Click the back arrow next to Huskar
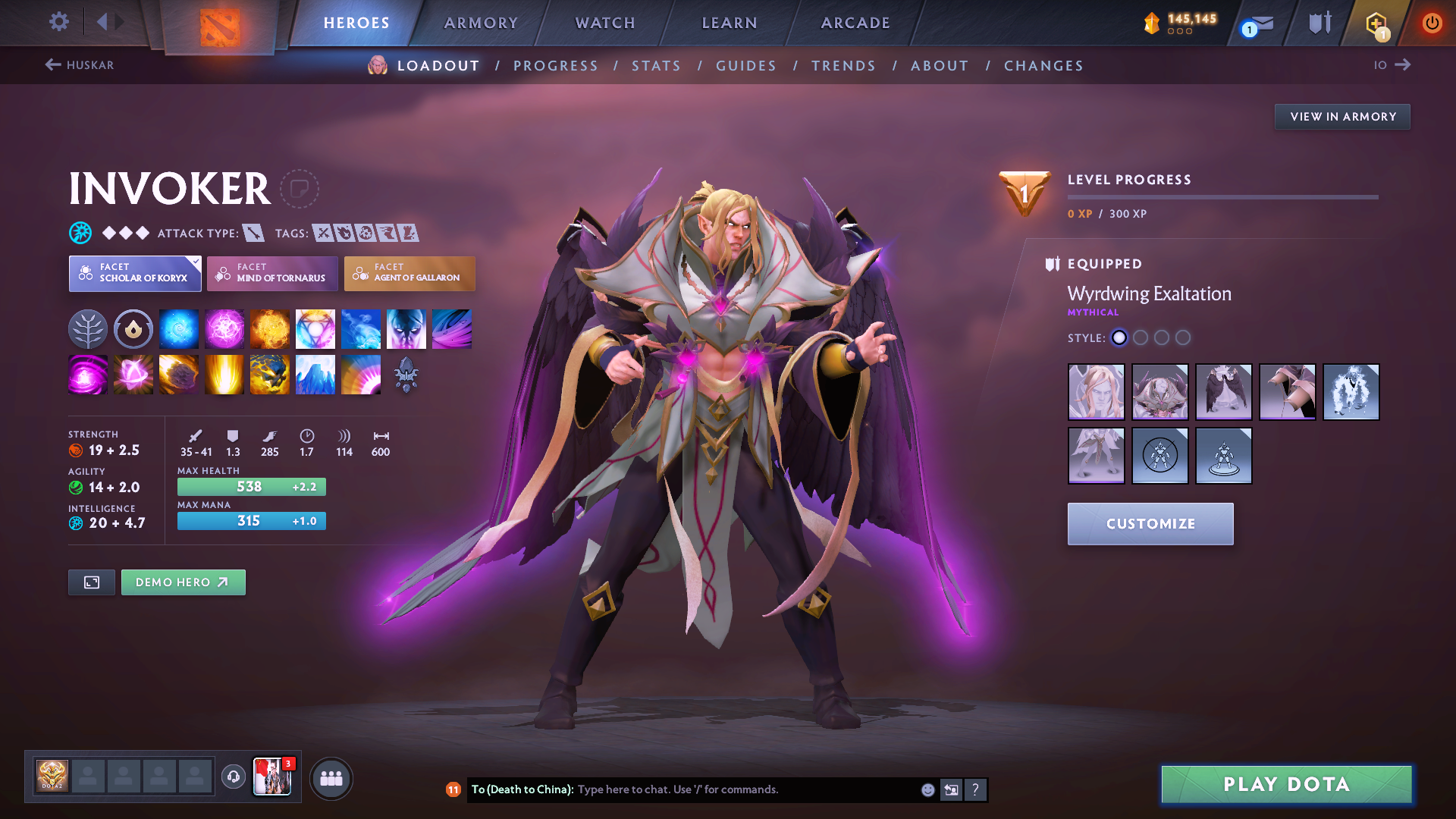Image resolution: width=1456 pixels, height=819 pixels. click(52, 64)
